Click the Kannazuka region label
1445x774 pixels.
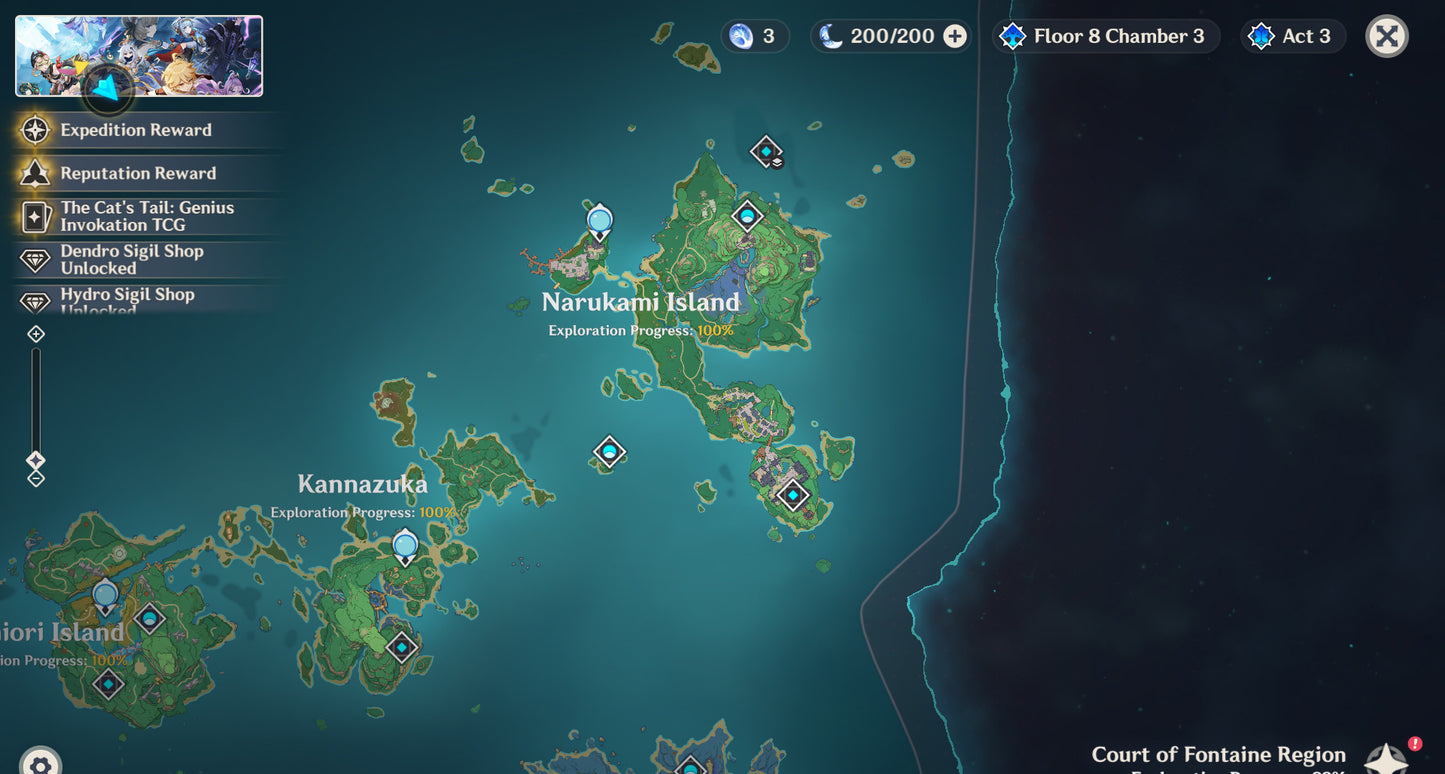[362, 485]
